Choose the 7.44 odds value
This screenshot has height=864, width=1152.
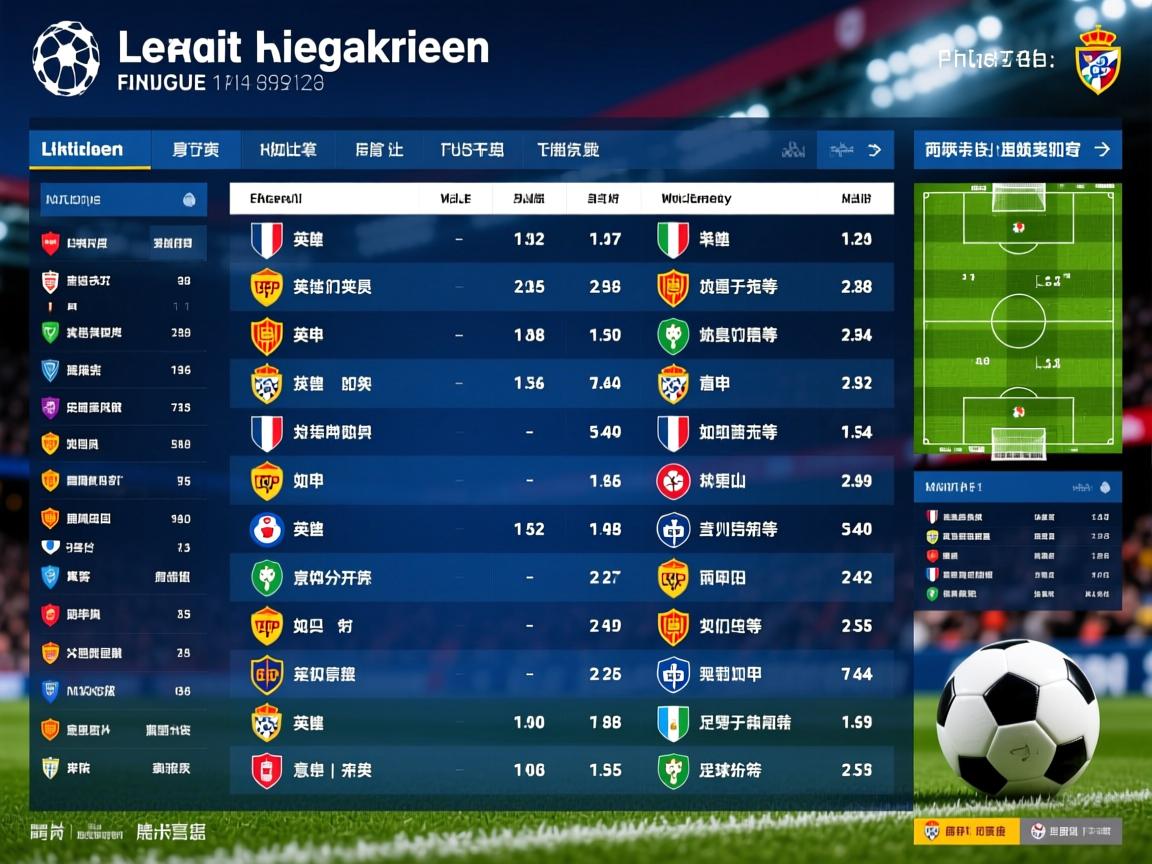click(x=856, y=674)
